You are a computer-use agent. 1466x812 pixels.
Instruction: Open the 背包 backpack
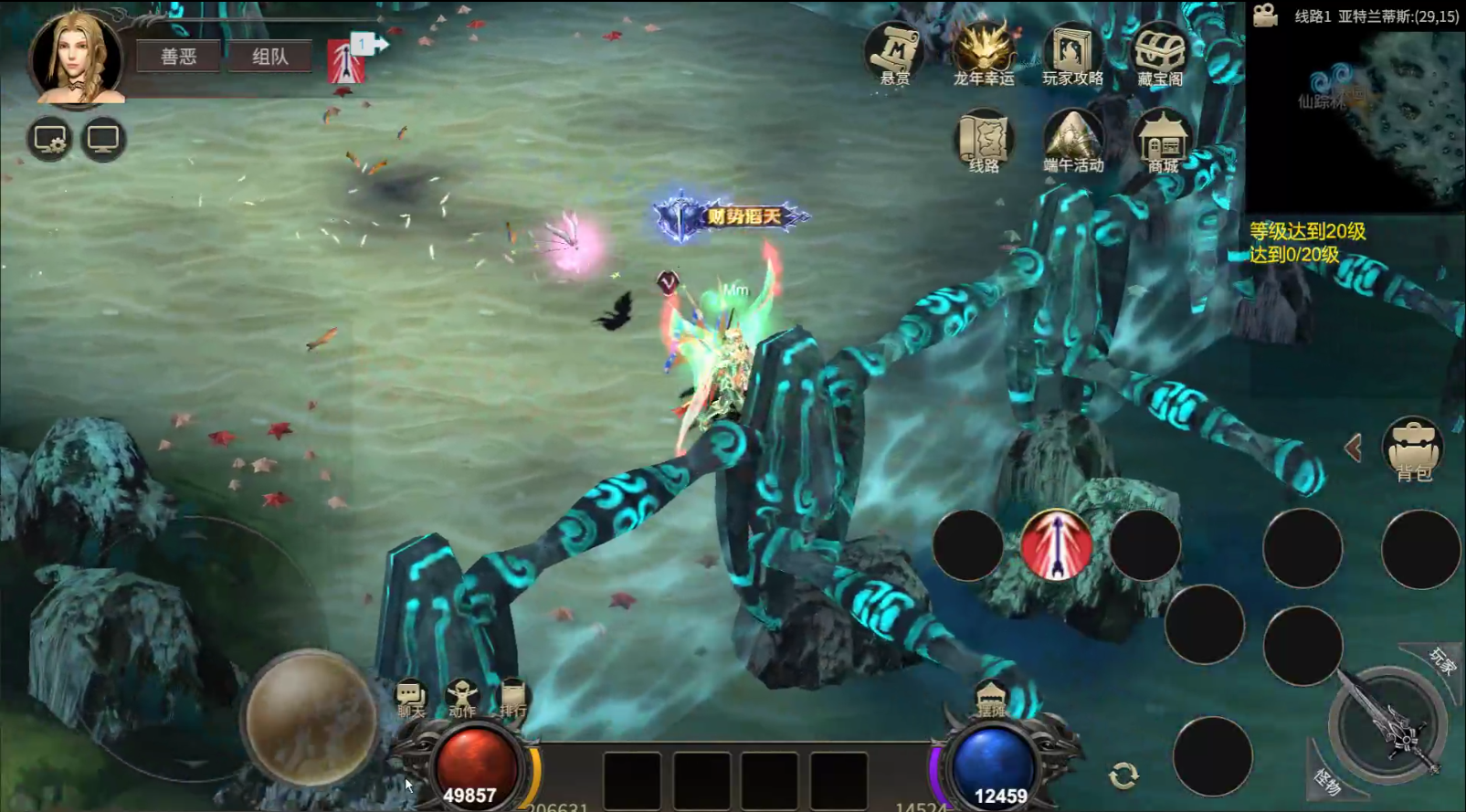(1413, 448)
